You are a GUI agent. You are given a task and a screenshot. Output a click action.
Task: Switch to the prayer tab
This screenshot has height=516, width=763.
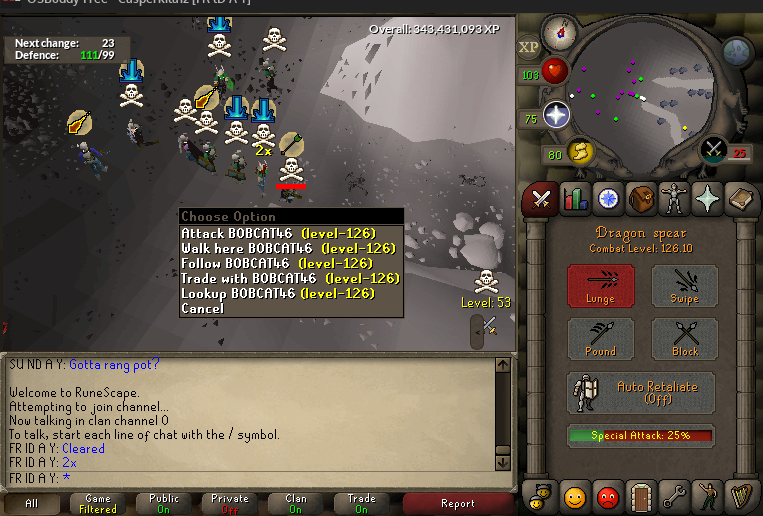(x=708, y=198)
